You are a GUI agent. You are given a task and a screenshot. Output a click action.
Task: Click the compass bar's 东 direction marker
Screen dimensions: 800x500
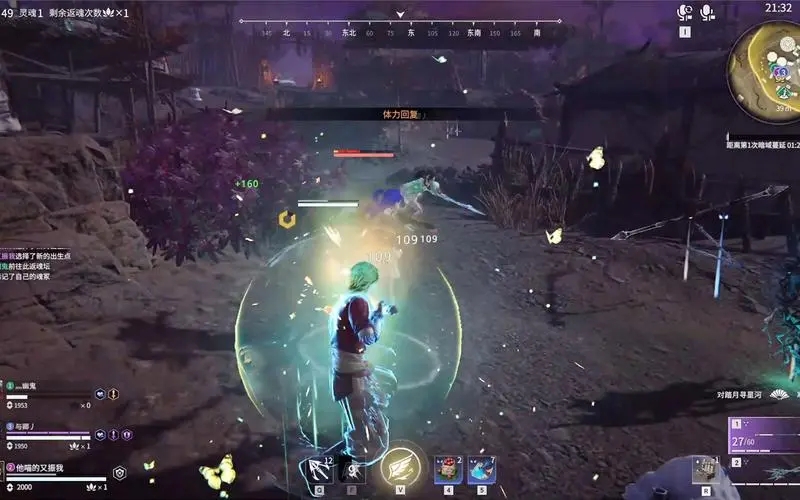point(411,33)
